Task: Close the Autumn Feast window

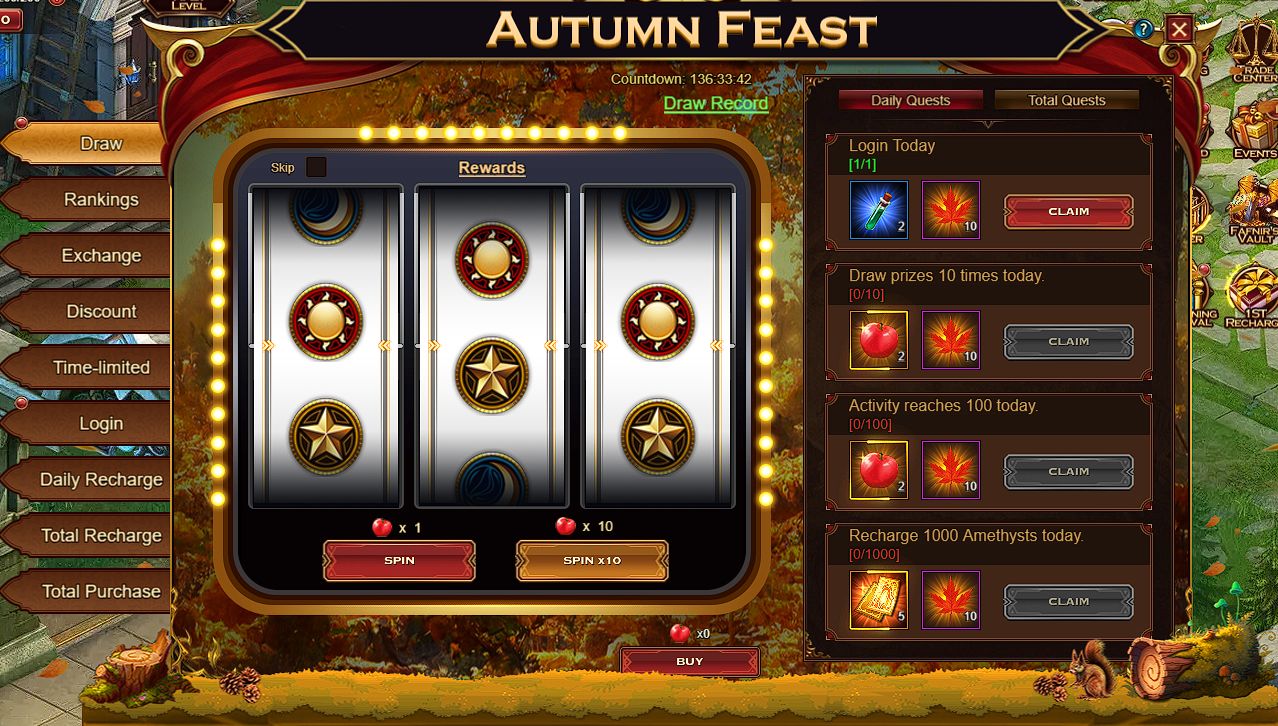Action: pyautogui.click(x=1180, y=29)
